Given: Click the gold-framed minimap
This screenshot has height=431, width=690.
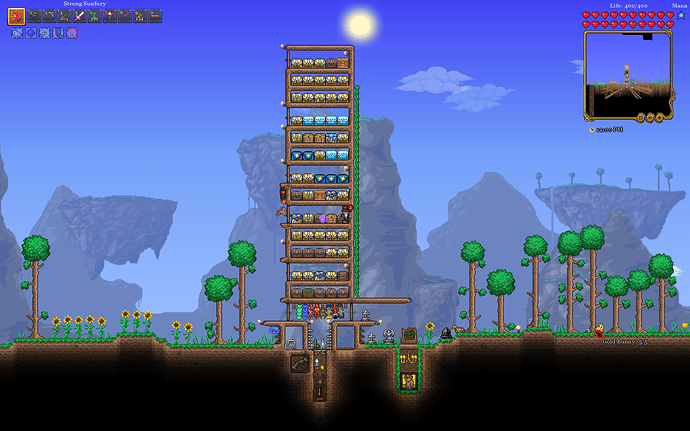Looking at the screenshot, I should pyautogui.click(x=627, y=70).
